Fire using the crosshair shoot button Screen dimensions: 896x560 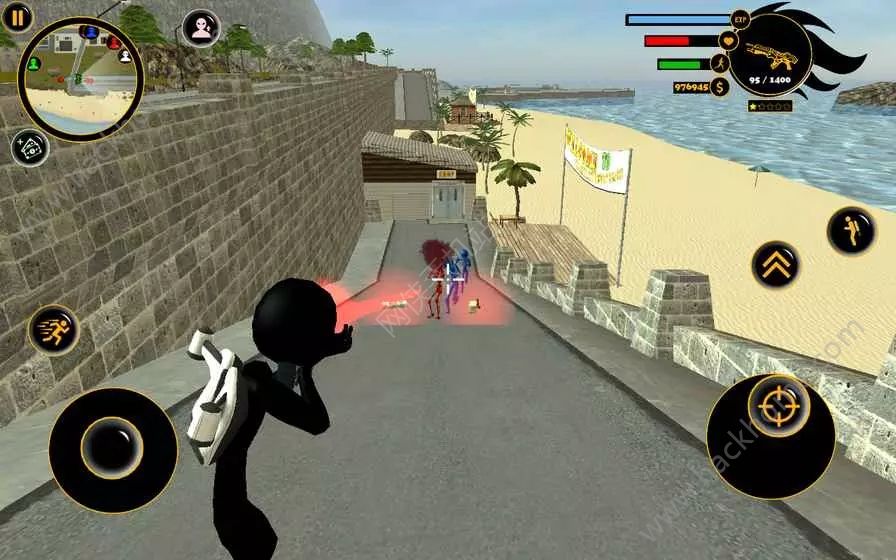(x=771, y=409)
